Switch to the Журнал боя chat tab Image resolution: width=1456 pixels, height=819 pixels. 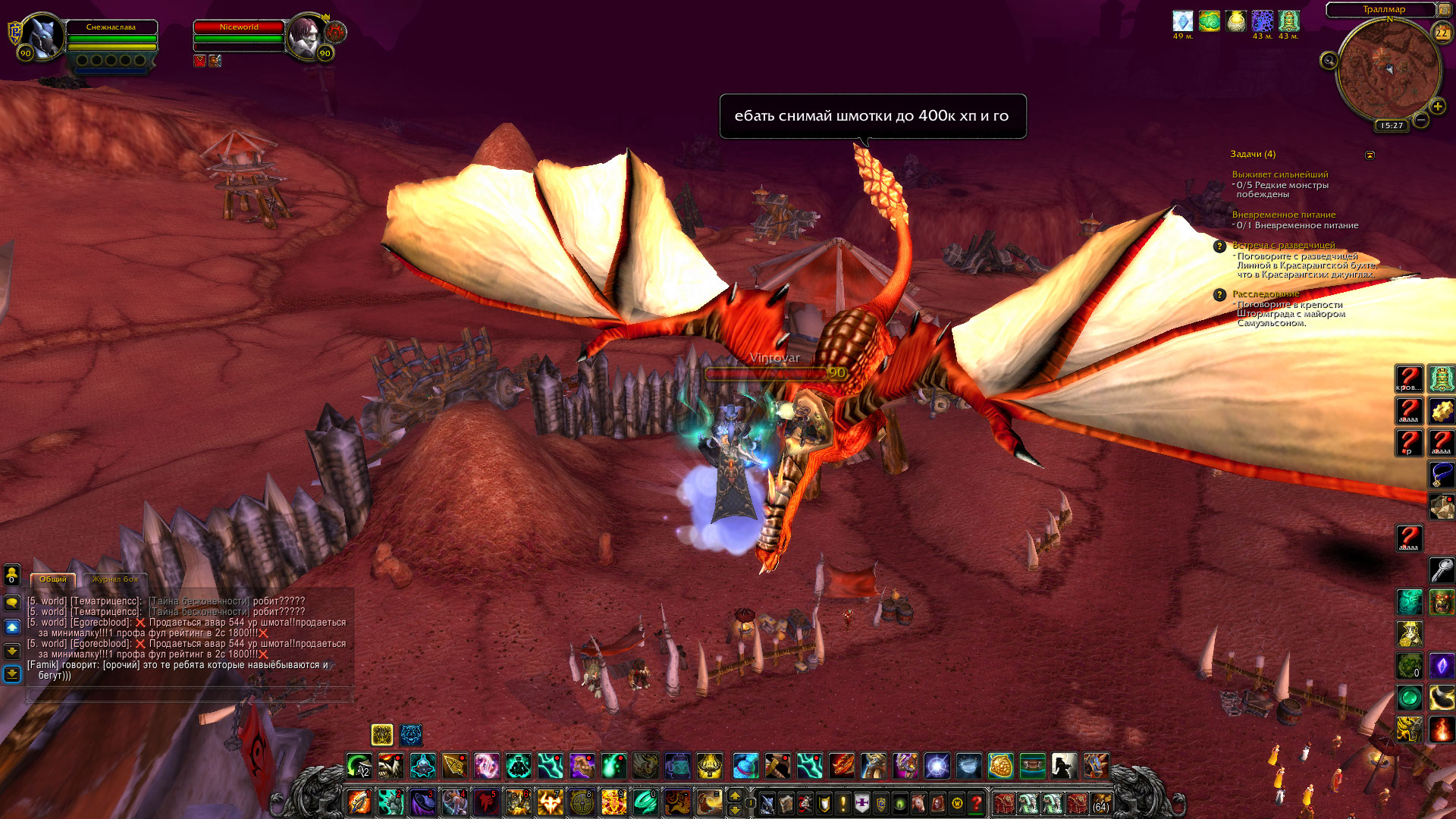[115, 579]
